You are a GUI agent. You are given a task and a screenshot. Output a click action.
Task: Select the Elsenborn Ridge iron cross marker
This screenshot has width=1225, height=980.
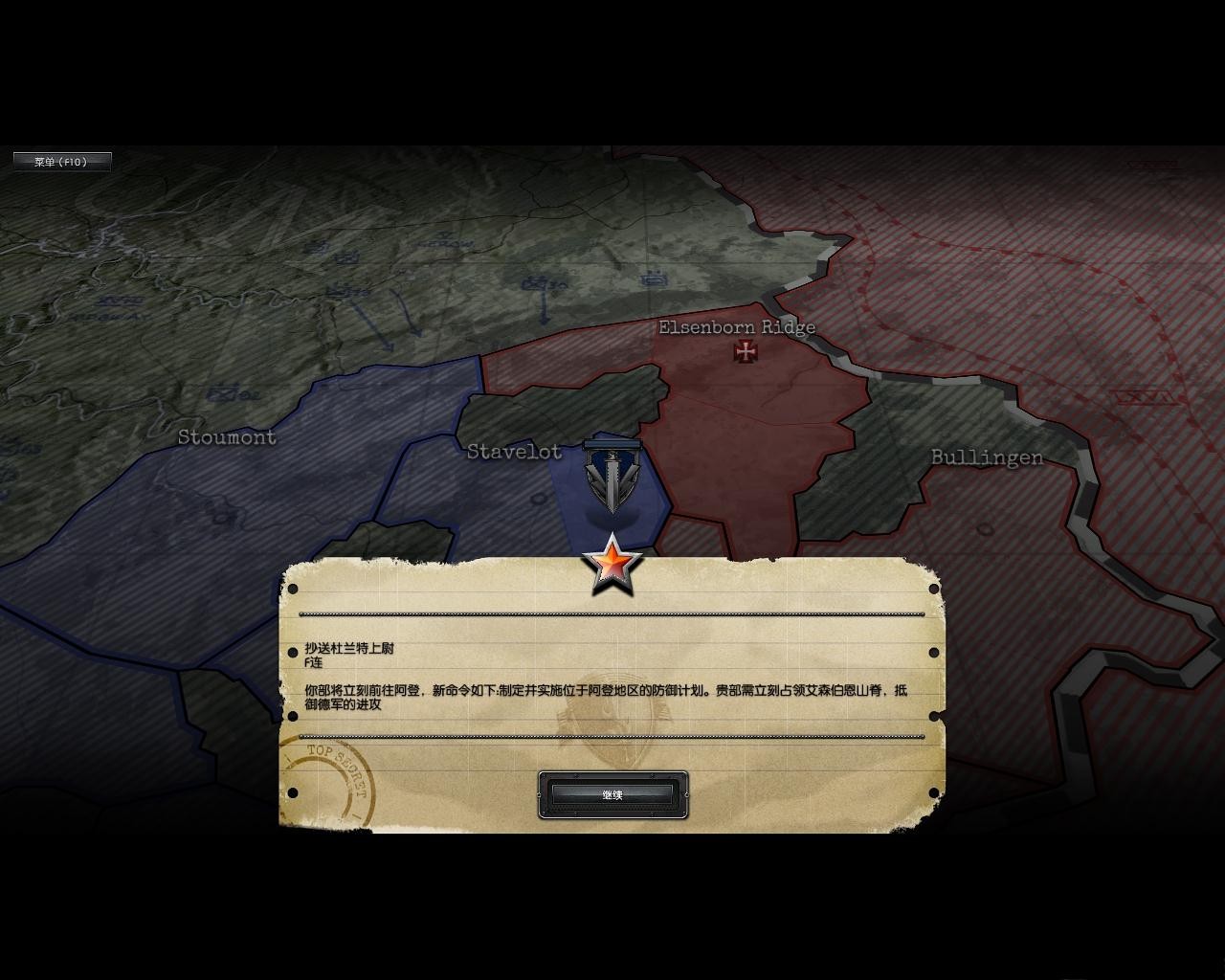tap(745, 352)
